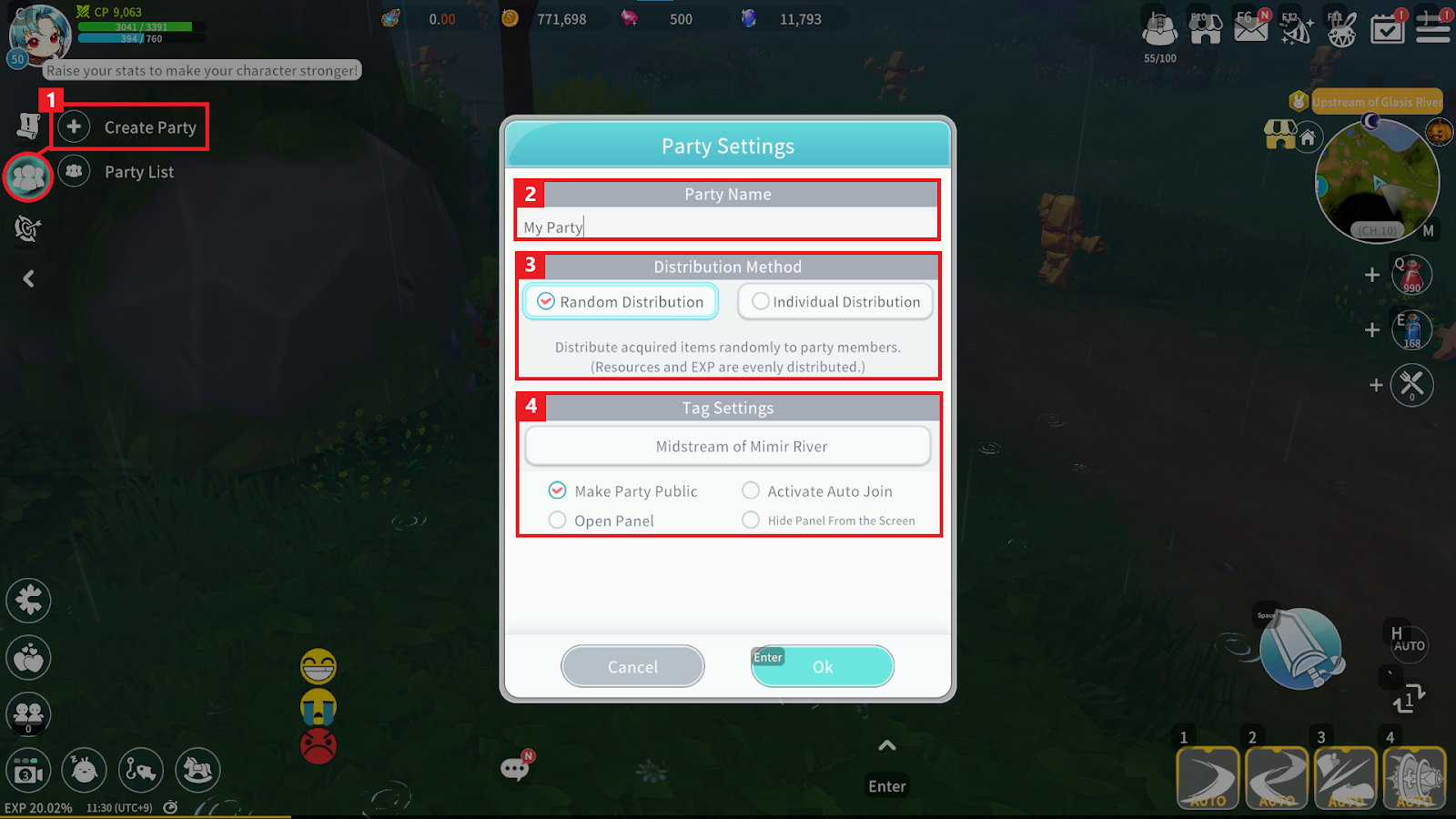Image resolution: width=1456 pixels, height=819 pixels.
Task: Cancel the Party Settings dialog
Action: pyautogui.click(x=632, y=667)
